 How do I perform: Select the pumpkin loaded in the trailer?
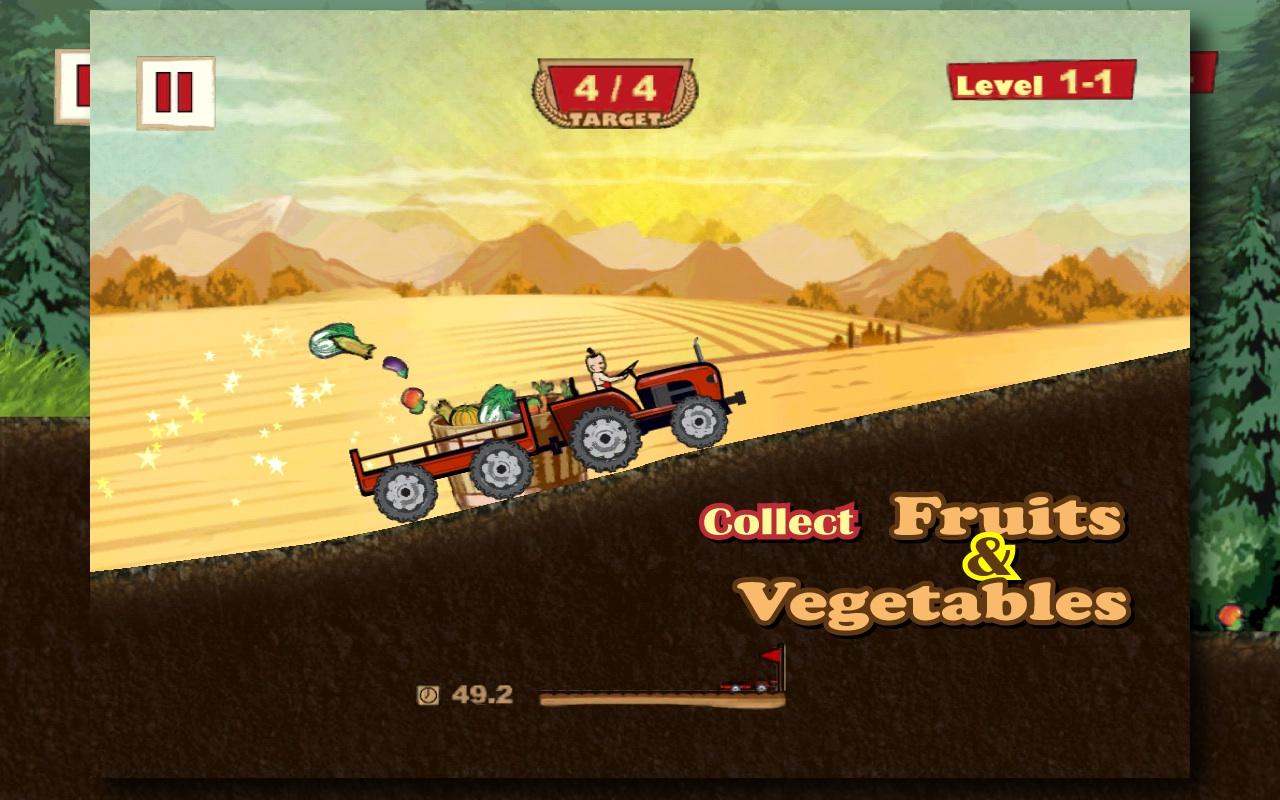tap(466, 414)
